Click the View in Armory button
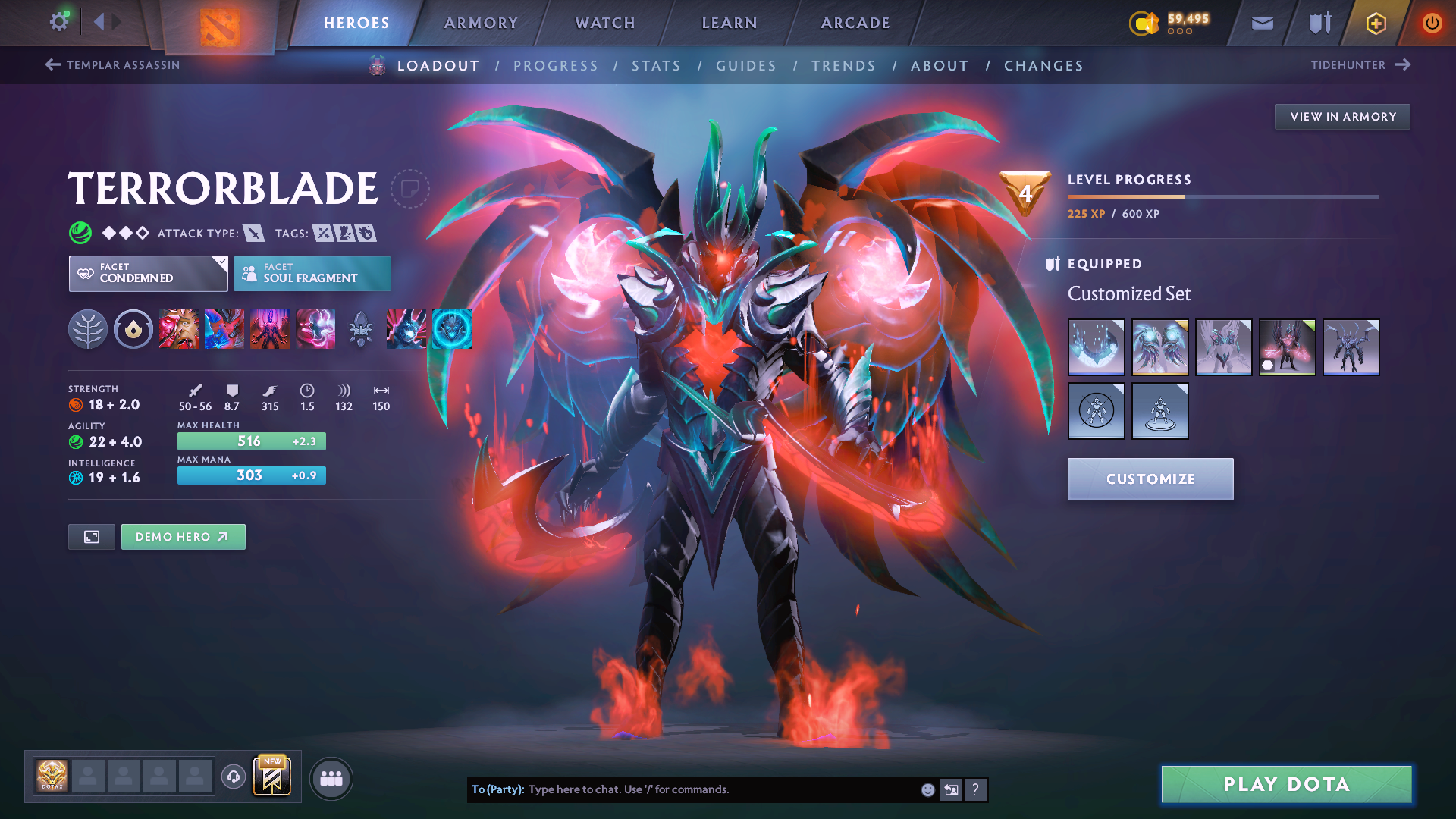Viewport: 1456px width, 819px height. click(x=1342, y=117)
